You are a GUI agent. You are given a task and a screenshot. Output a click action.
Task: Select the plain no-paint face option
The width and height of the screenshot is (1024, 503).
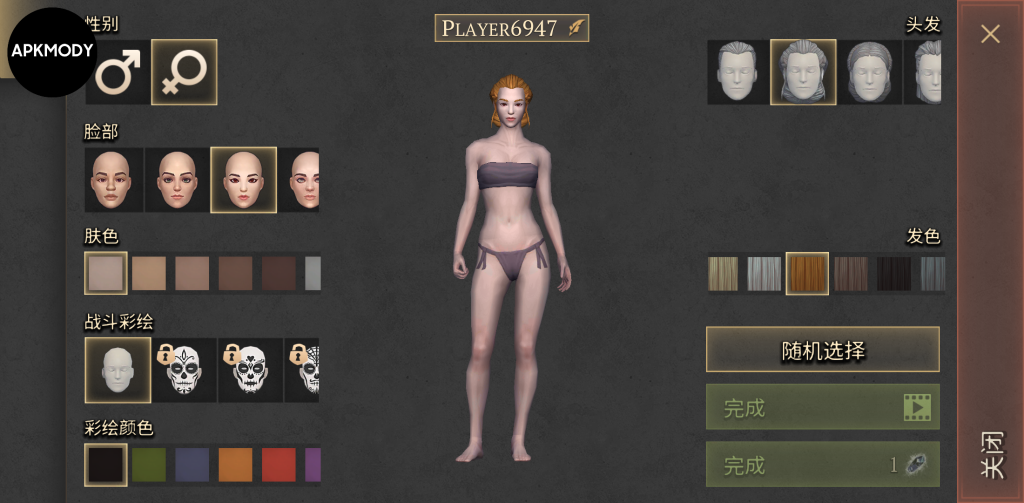pos(117,369)
